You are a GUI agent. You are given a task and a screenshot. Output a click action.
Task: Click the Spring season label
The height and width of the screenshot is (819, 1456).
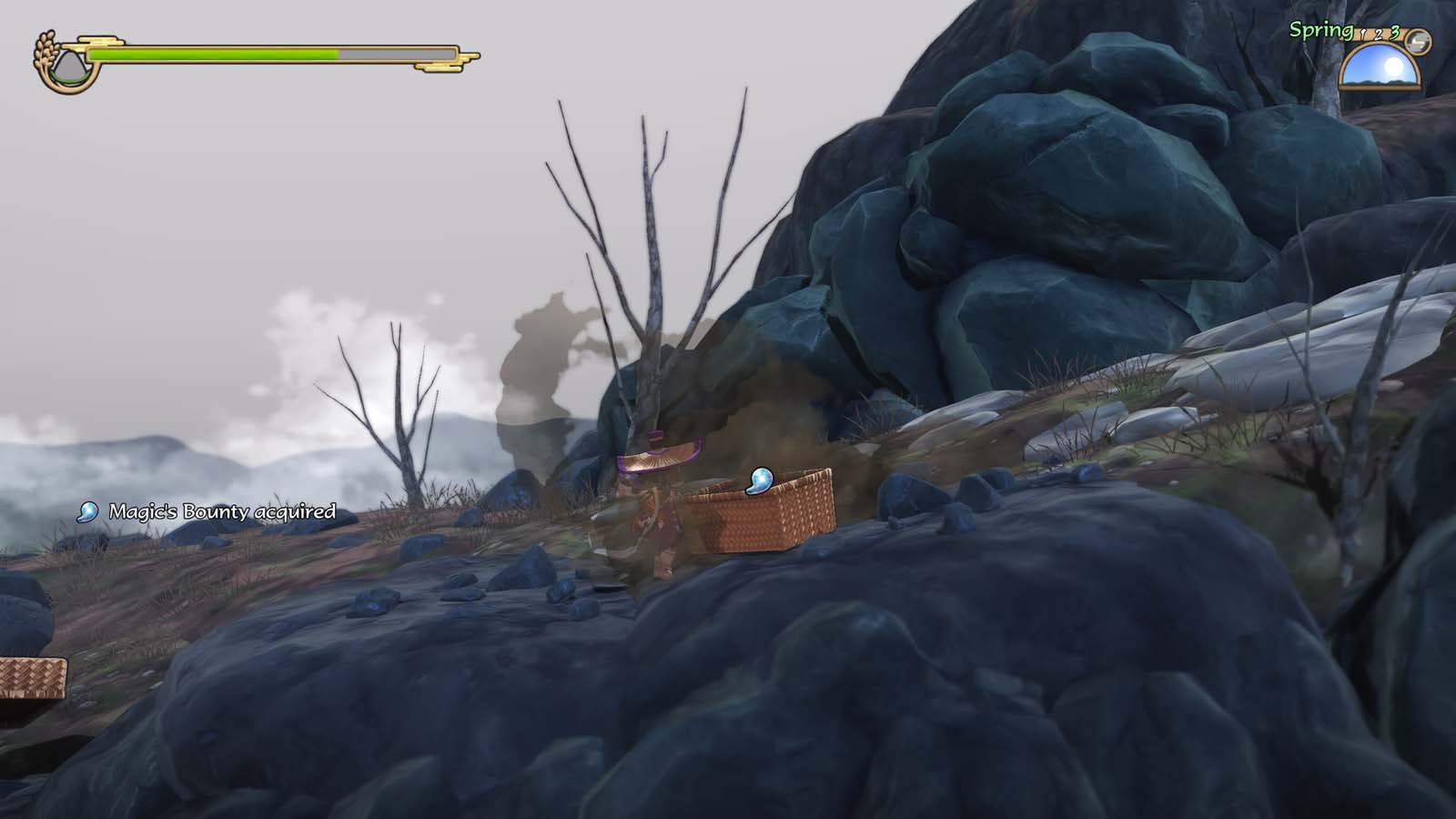tap(1319, 30)
